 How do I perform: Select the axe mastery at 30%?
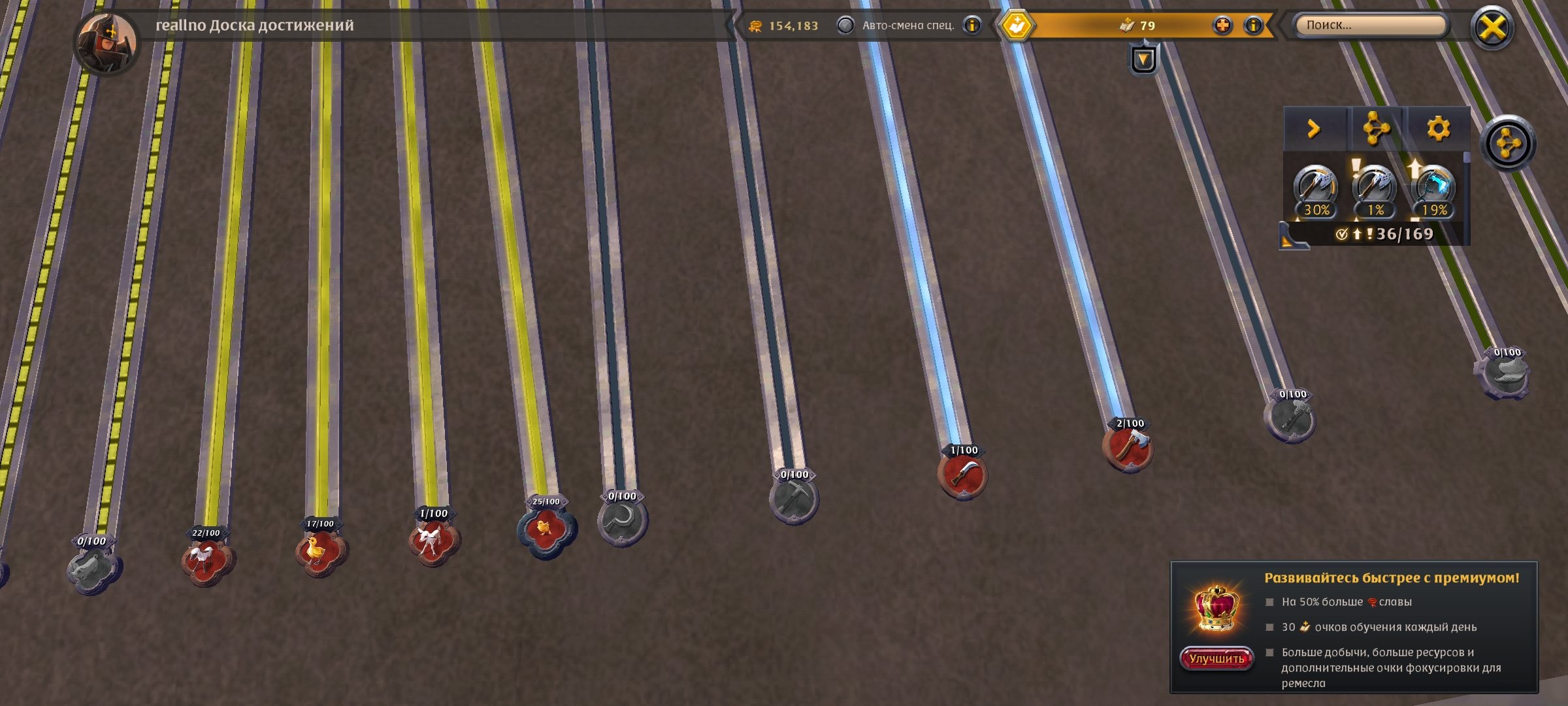1315,191
